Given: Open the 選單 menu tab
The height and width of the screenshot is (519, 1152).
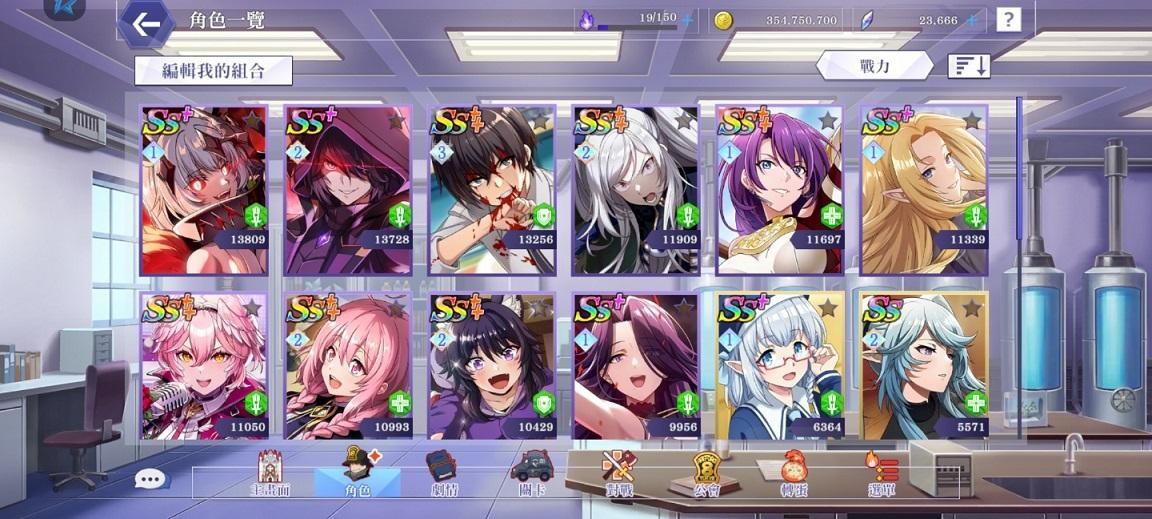Looking at the screenshot, I should (x=882, y=474).
